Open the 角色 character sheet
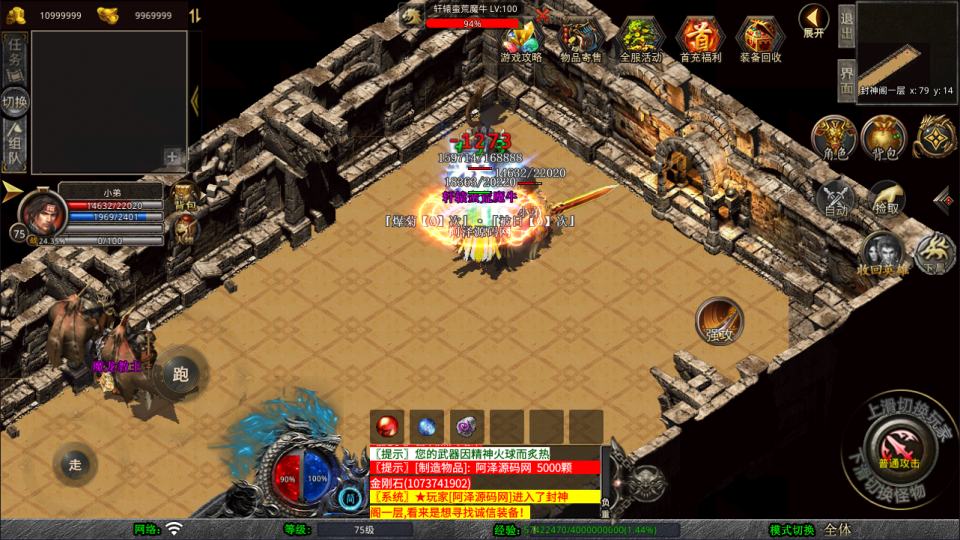This screenshot has height=540, width=960. click(x=834, y=137)
